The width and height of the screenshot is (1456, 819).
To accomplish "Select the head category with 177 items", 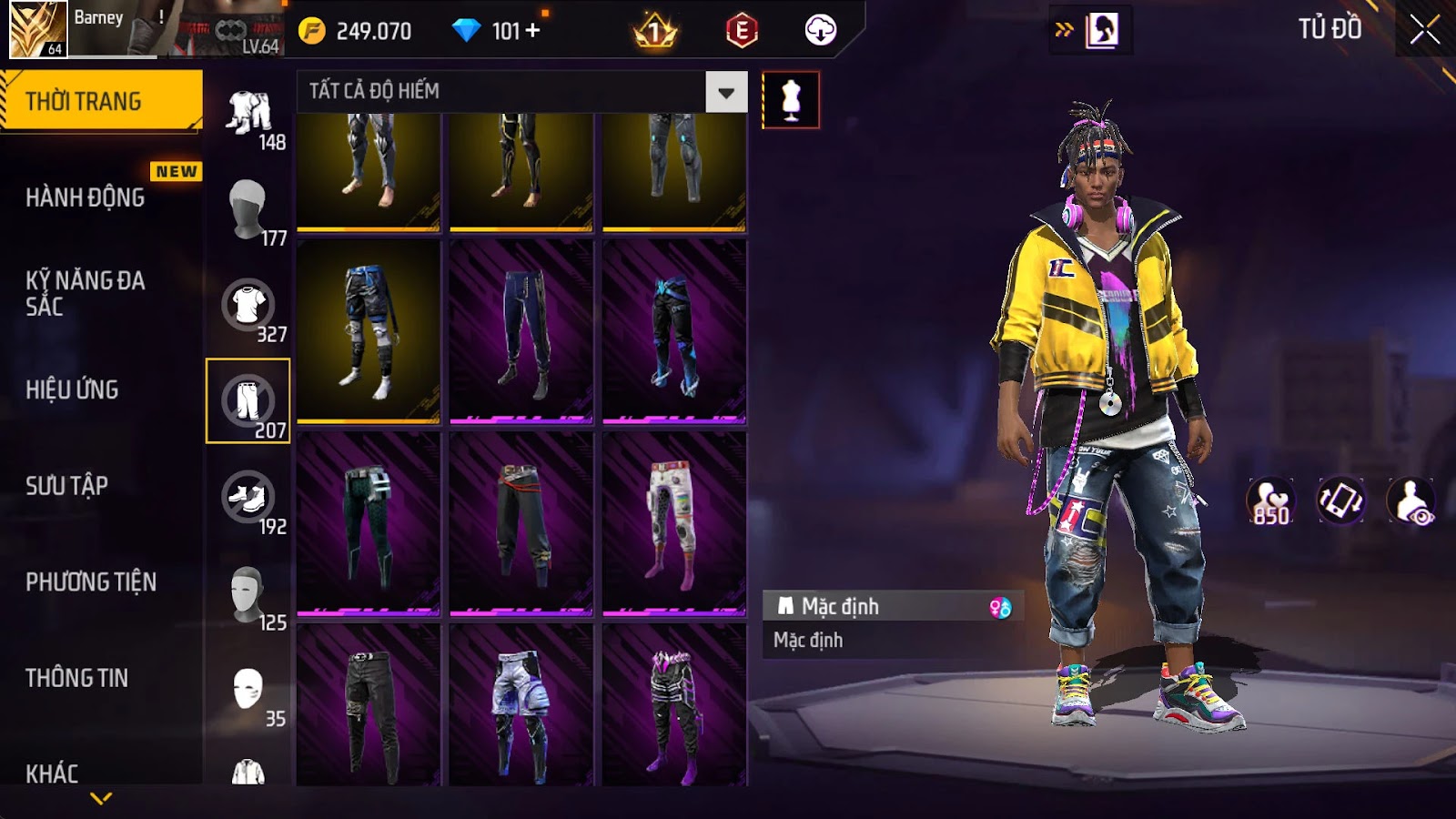I will tap(248, 209).
